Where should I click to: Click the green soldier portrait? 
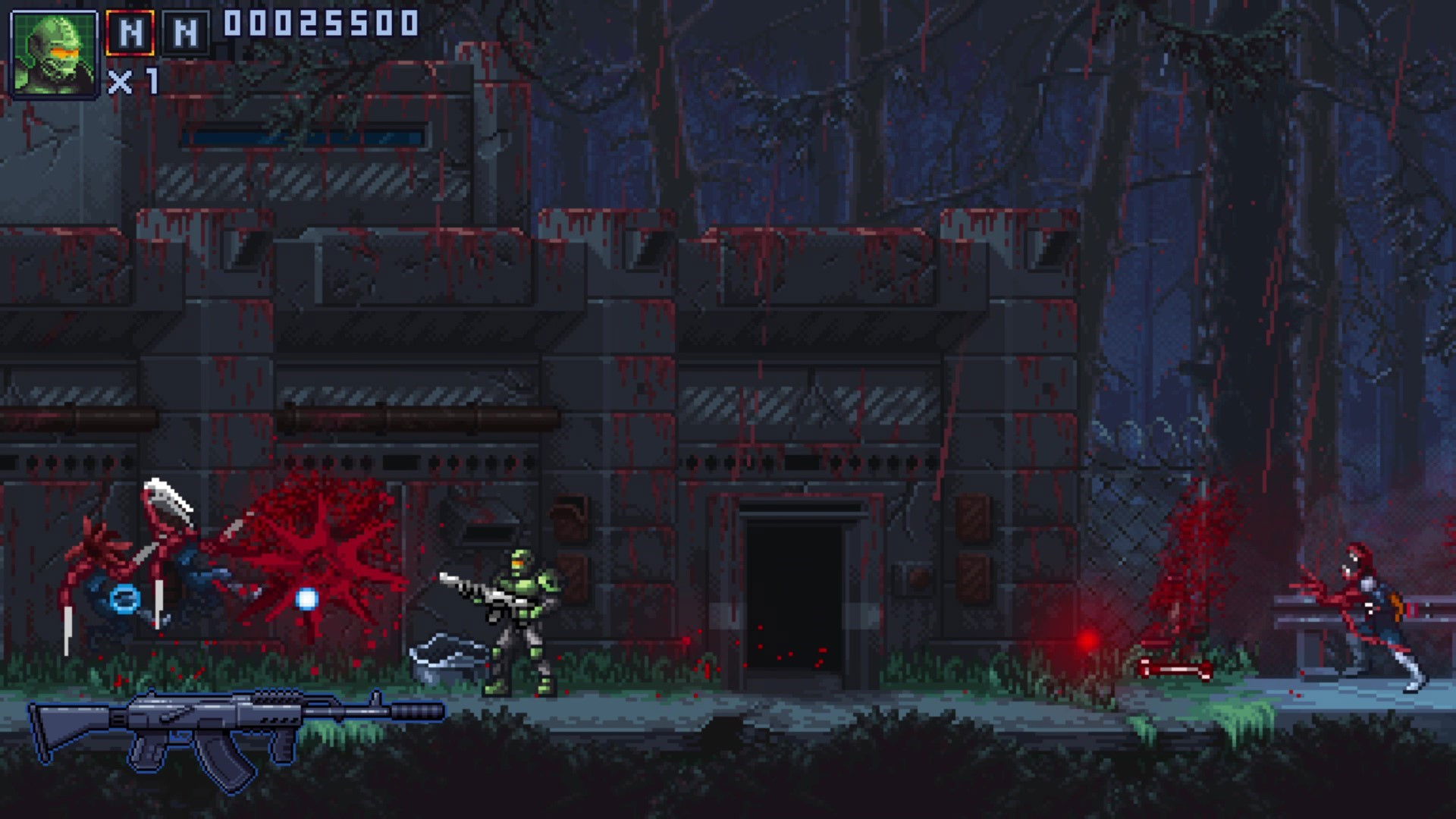pyautogui.click(x=53, y=54)
